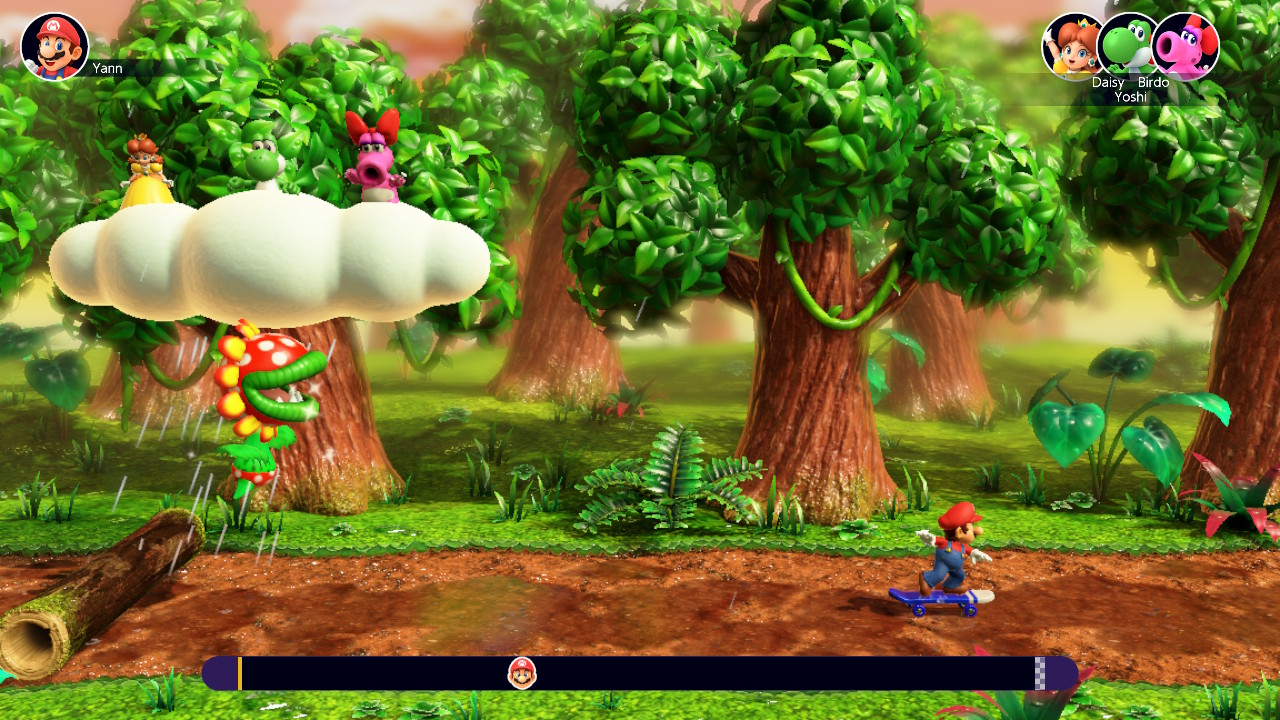Select the Daisy team portrait
This screenshot has height=720, width=1280.
pyautogui.click(x=1072, y=46)
